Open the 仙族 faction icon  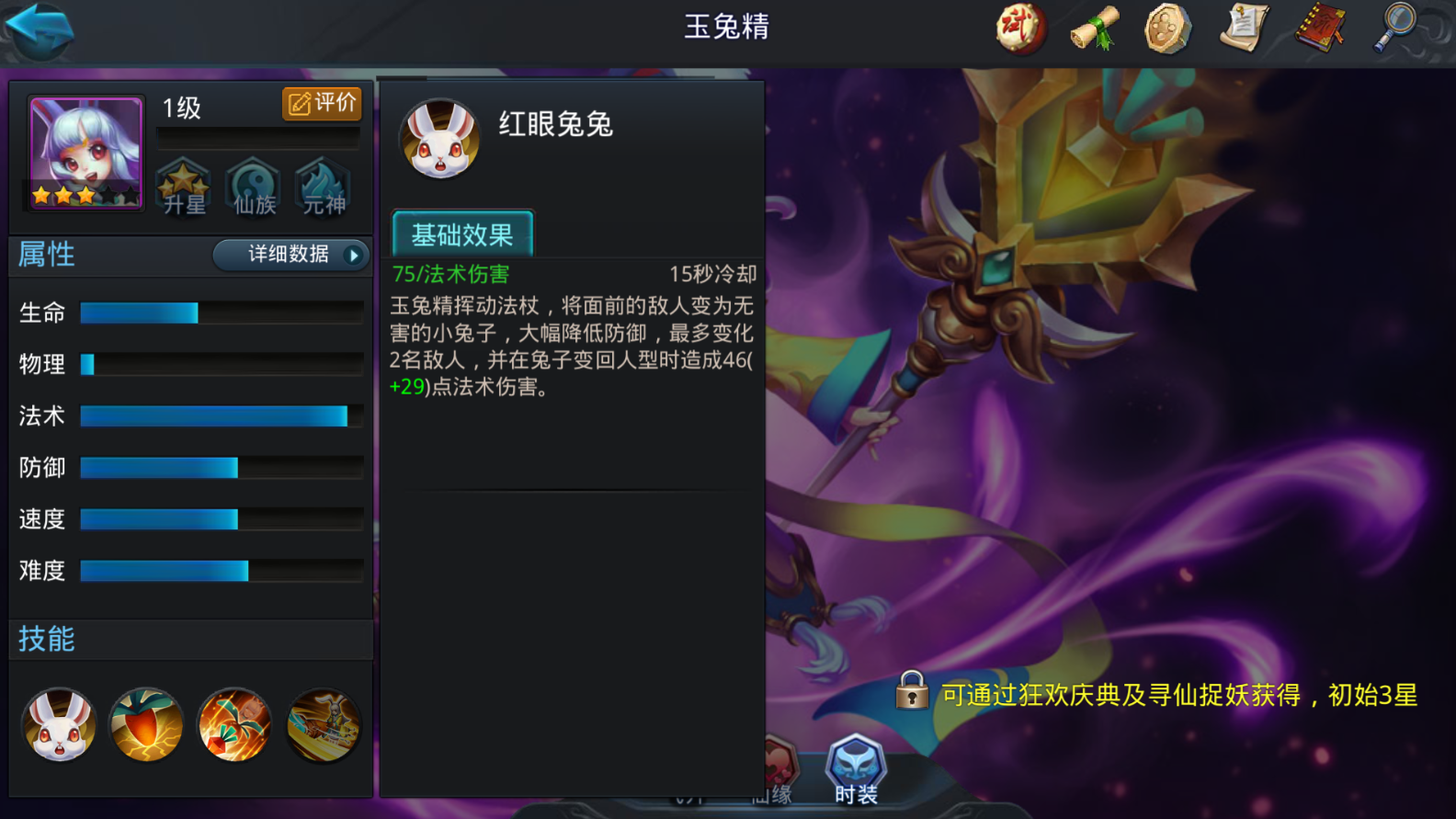point(254,187)
